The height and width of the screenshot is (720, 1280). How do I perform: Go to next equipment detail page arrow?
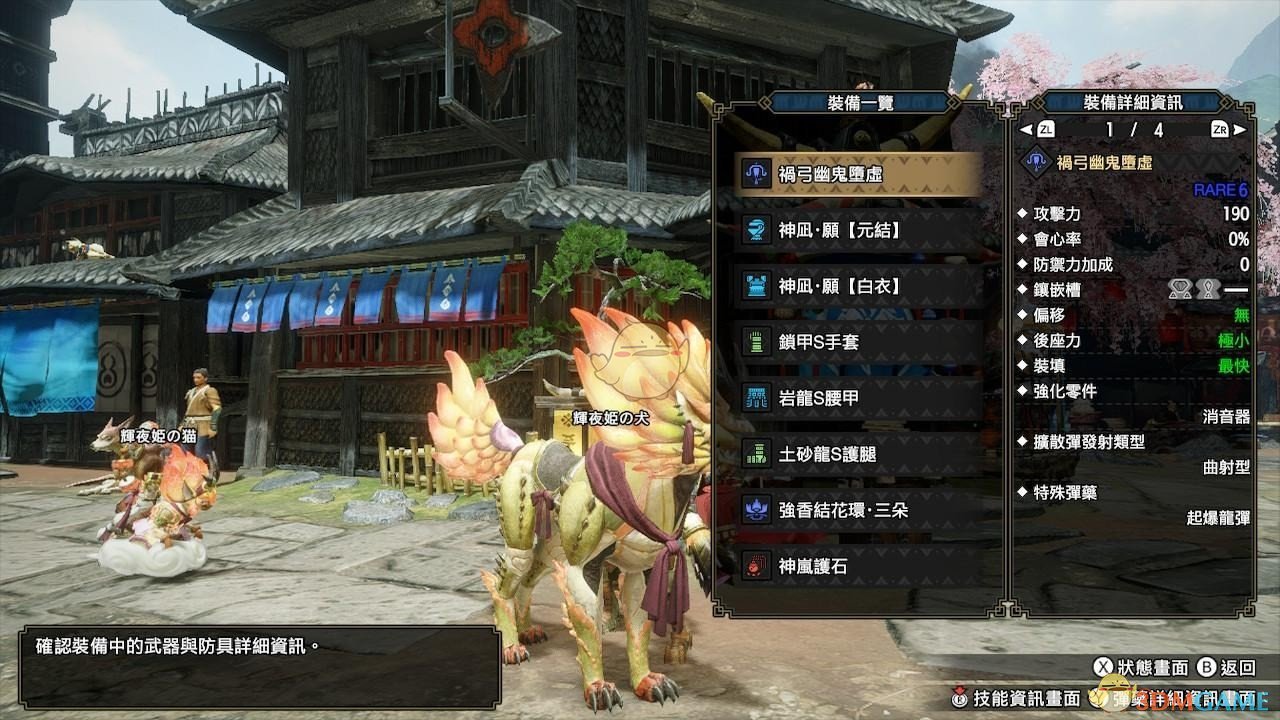(x=1240, y=130)
